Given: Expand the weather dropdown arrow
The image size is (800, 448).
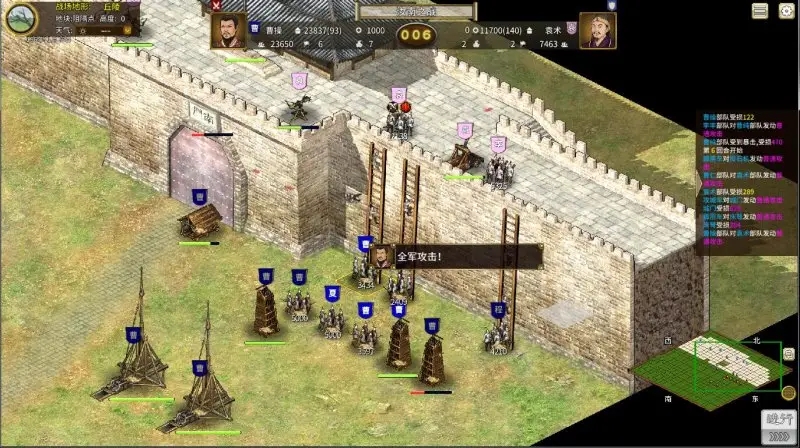Looking at the screenshot, I should tap(127, 30).
